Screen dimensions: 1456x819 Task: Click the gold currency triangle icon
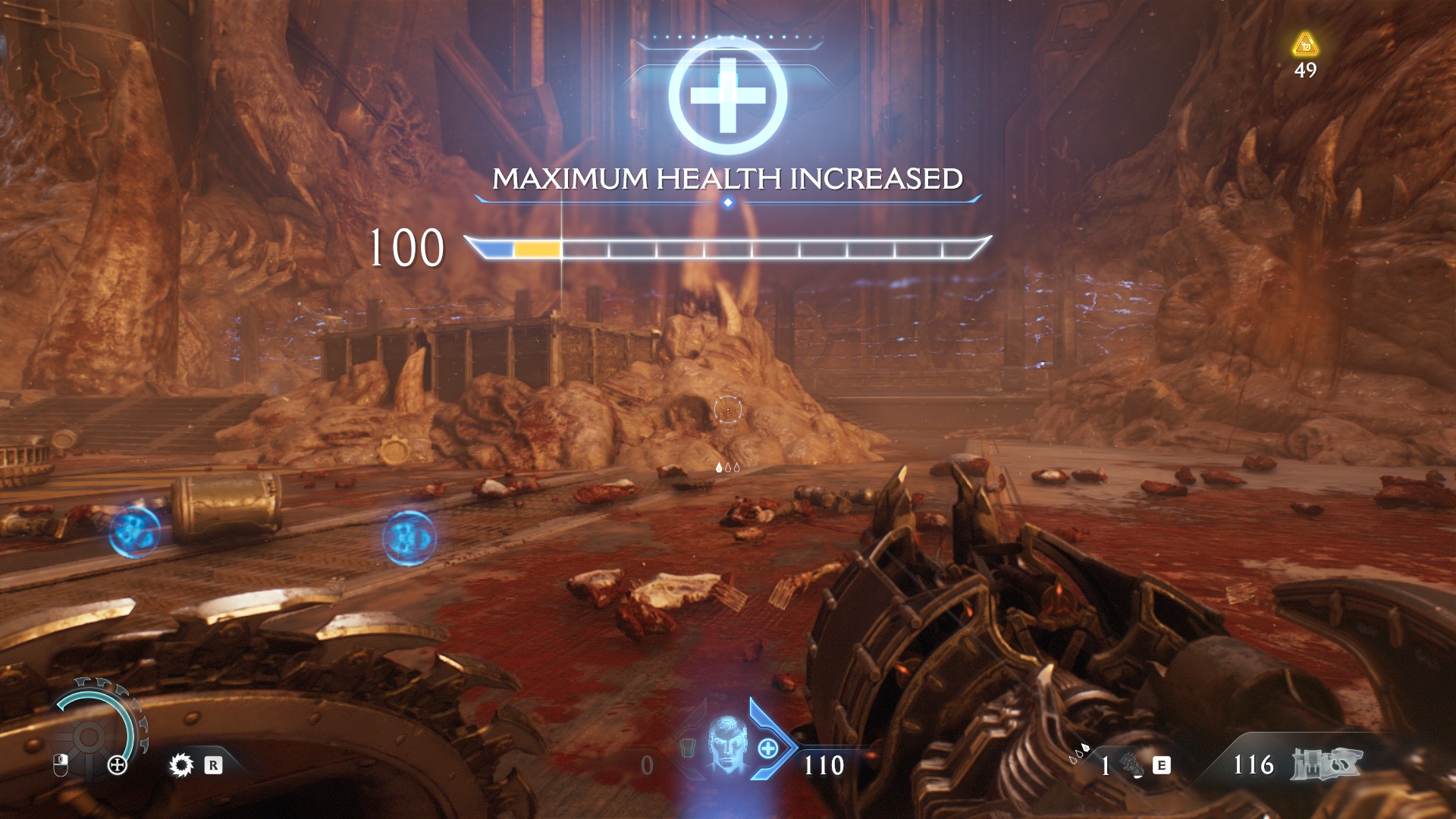[x=1305, y=45]
